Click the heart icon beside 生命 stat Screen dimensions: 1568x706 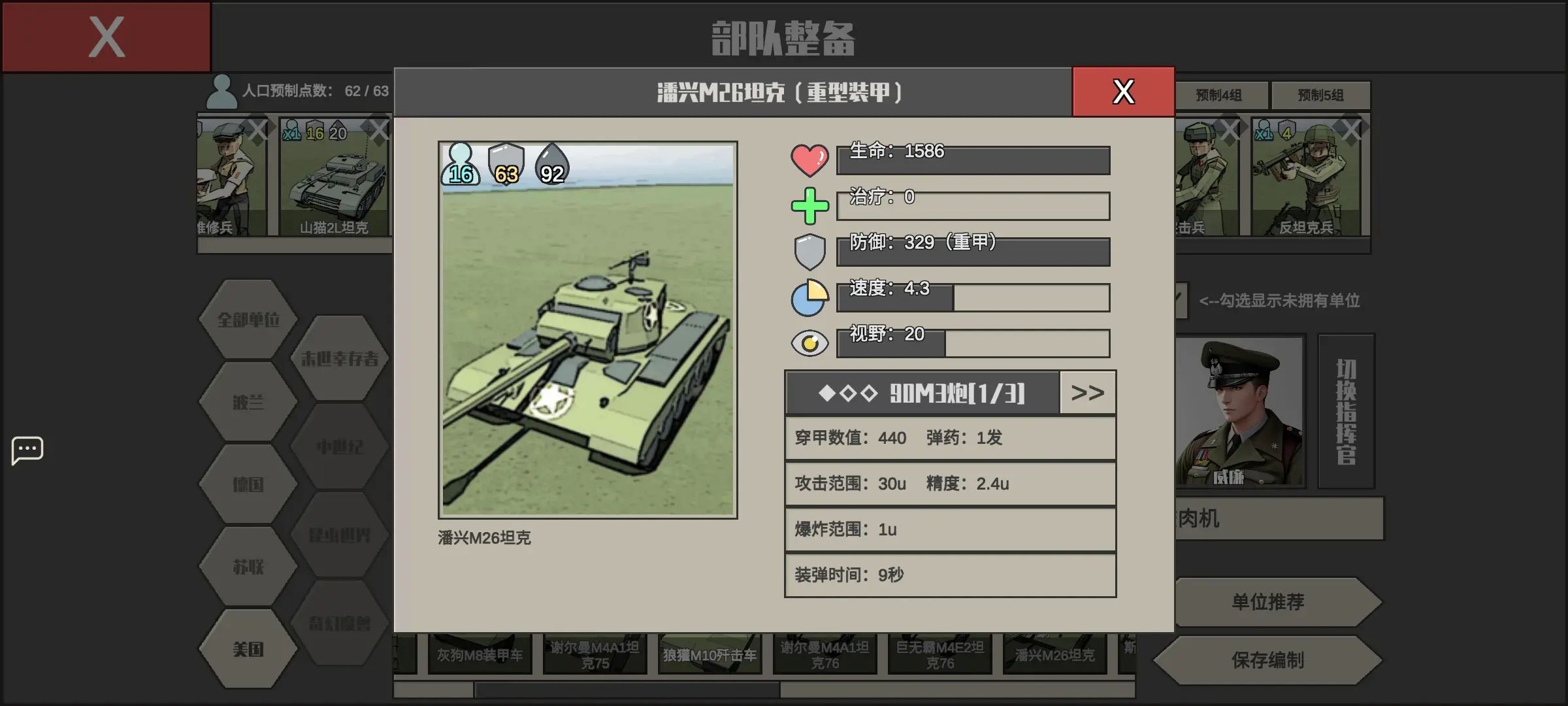pos(809,159)
